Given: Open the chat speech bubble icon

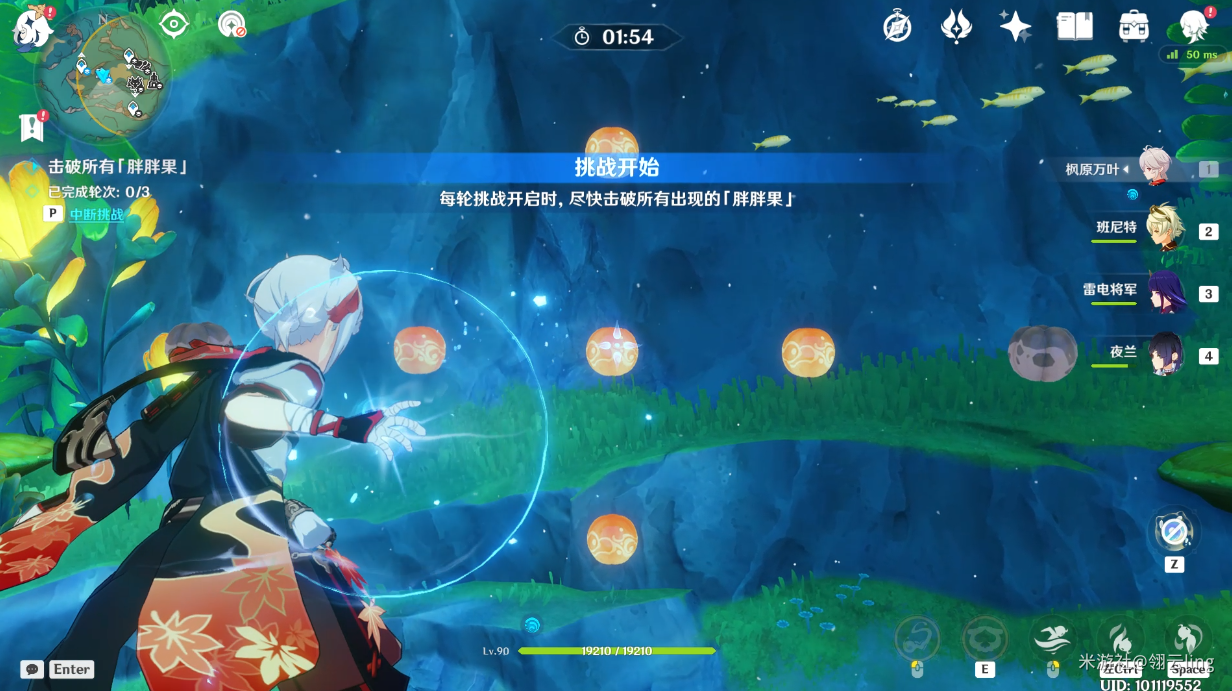Looking at the screenshot, I should coord(32,669).
